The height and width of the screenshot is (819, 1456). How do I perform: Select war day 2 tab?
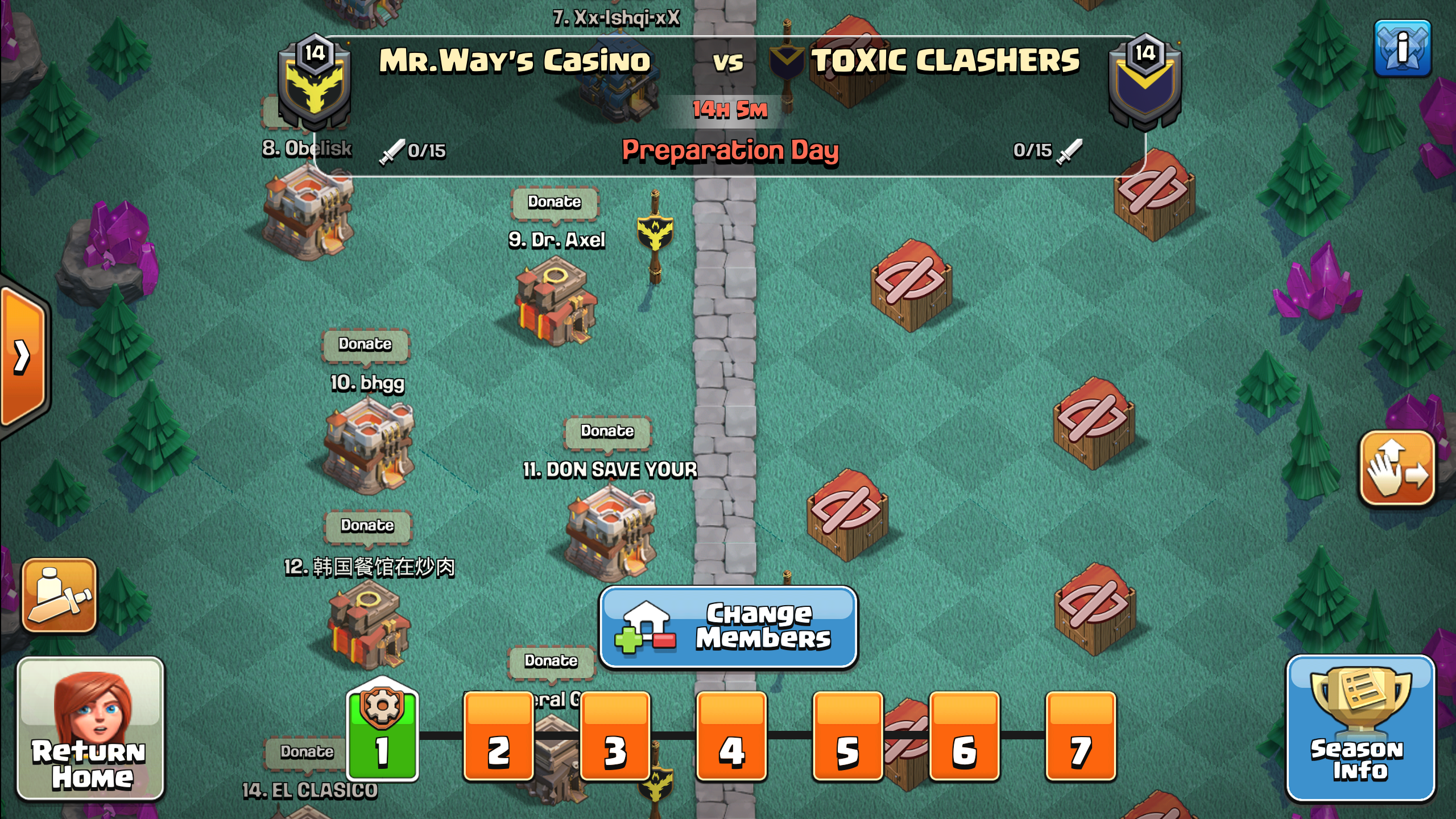point(499,737)
